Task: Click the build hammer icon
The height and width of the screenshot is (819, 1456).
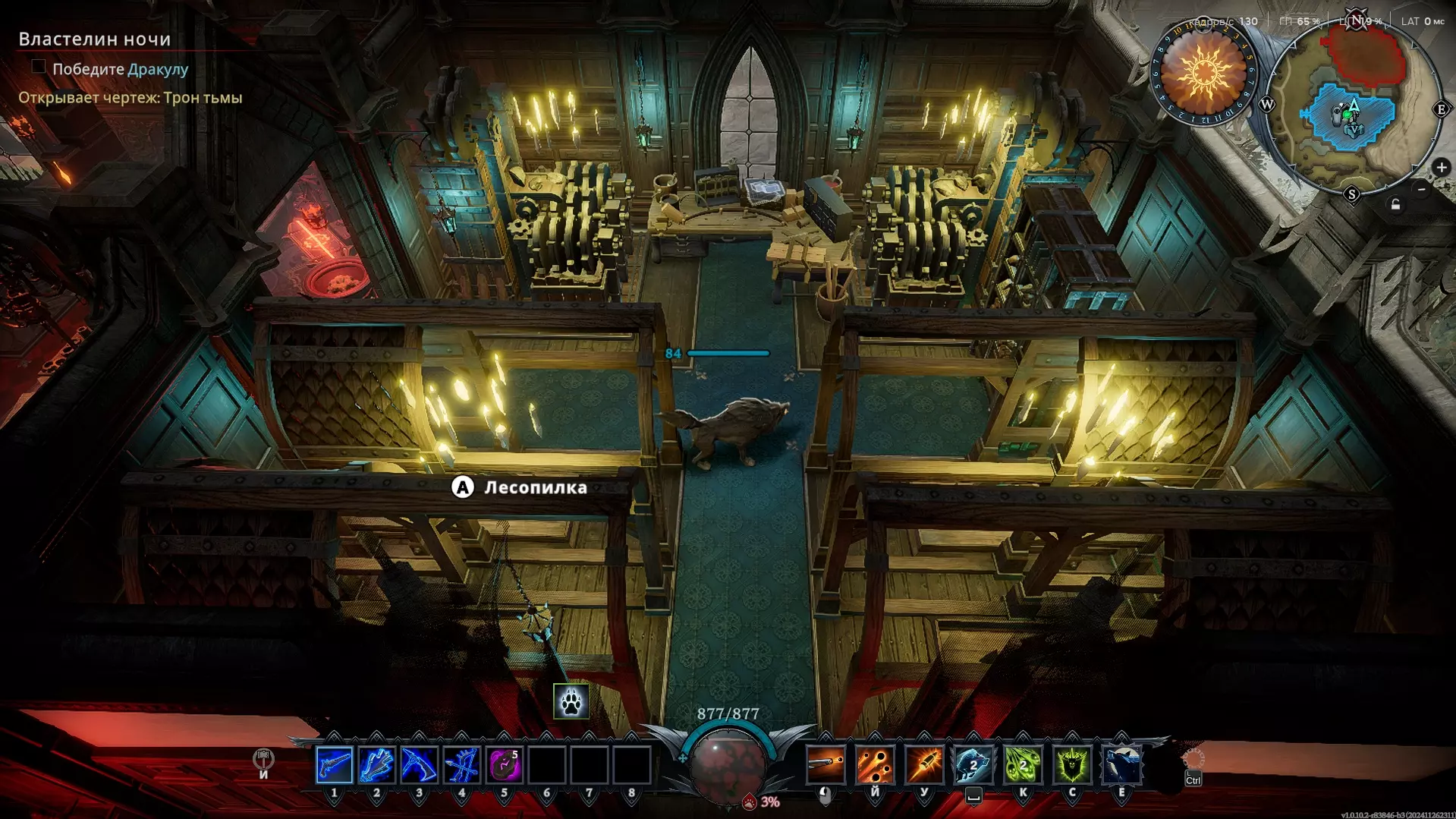Action: (x=263, y=758)
